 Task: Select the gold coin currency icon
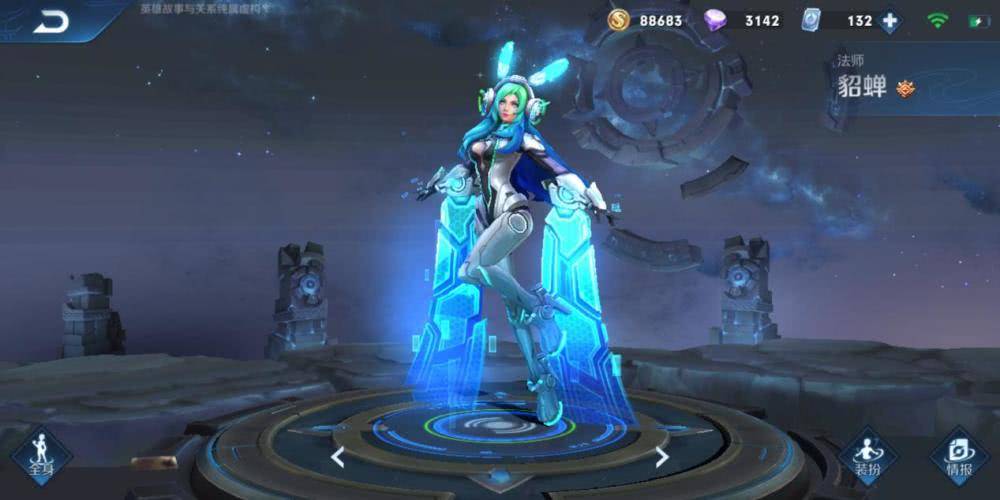pos(619,20)
